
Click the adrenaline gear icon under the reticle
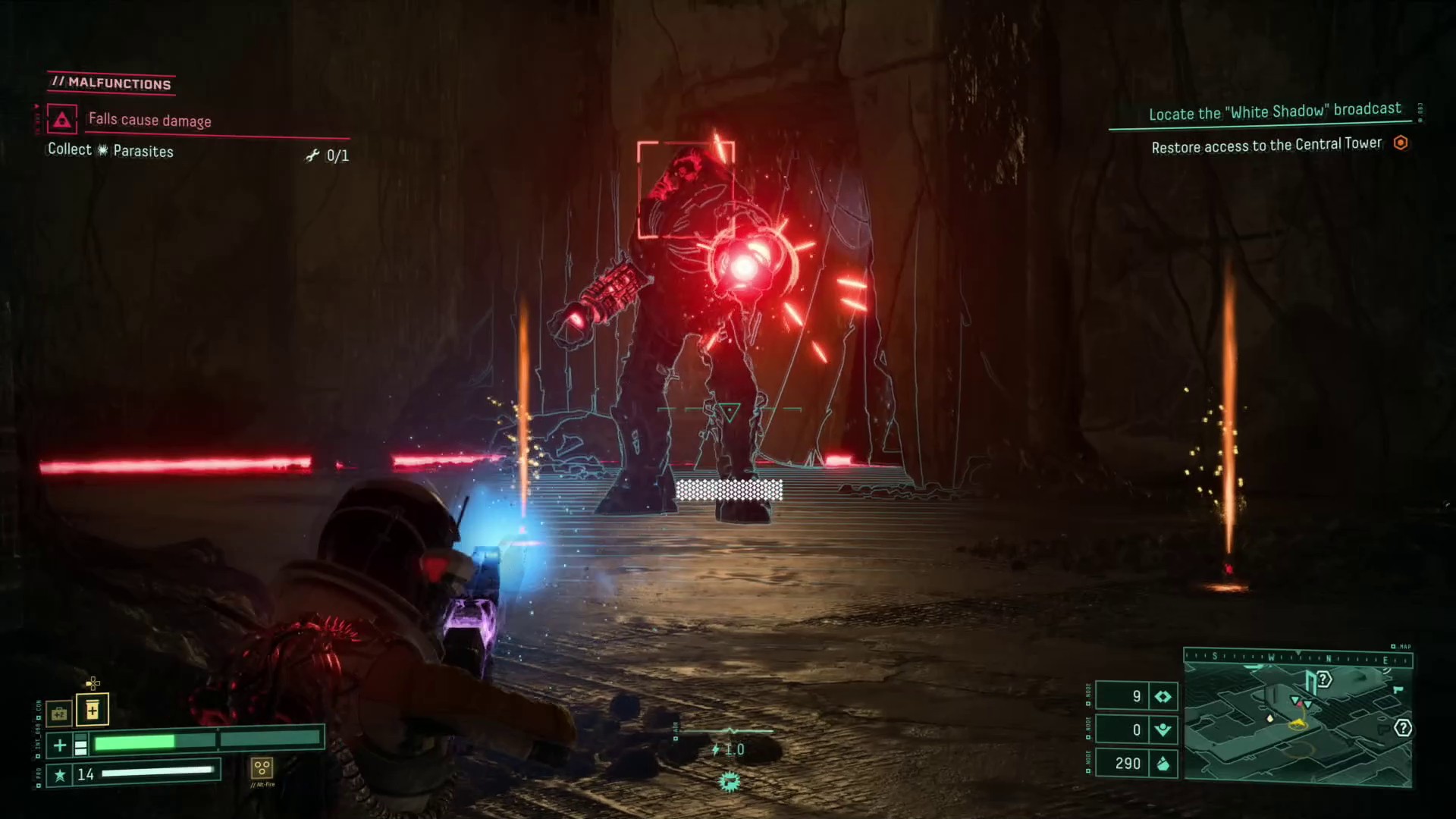[730, 782]
